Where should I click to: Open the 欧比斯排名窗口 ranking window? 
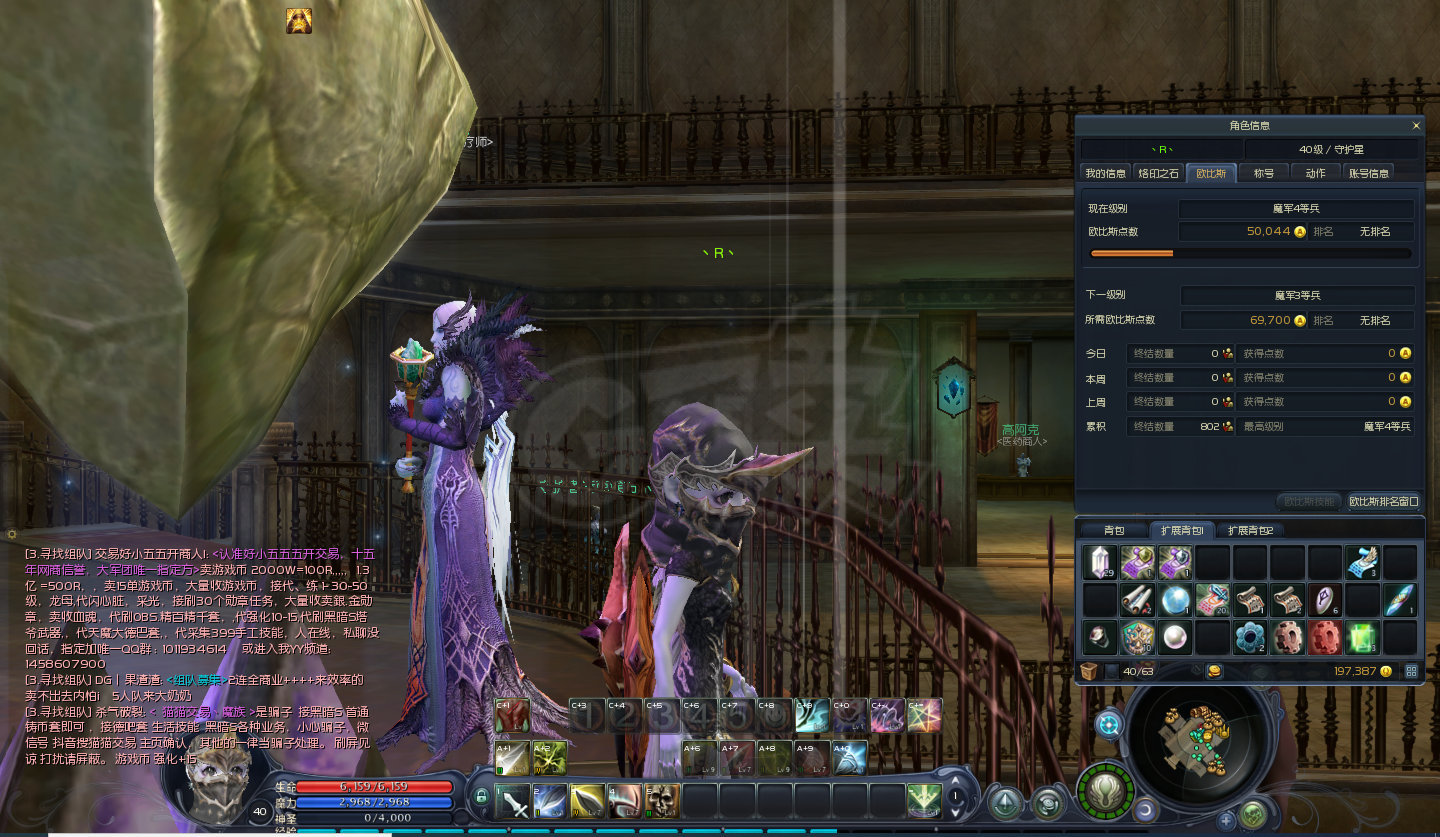1383,501
